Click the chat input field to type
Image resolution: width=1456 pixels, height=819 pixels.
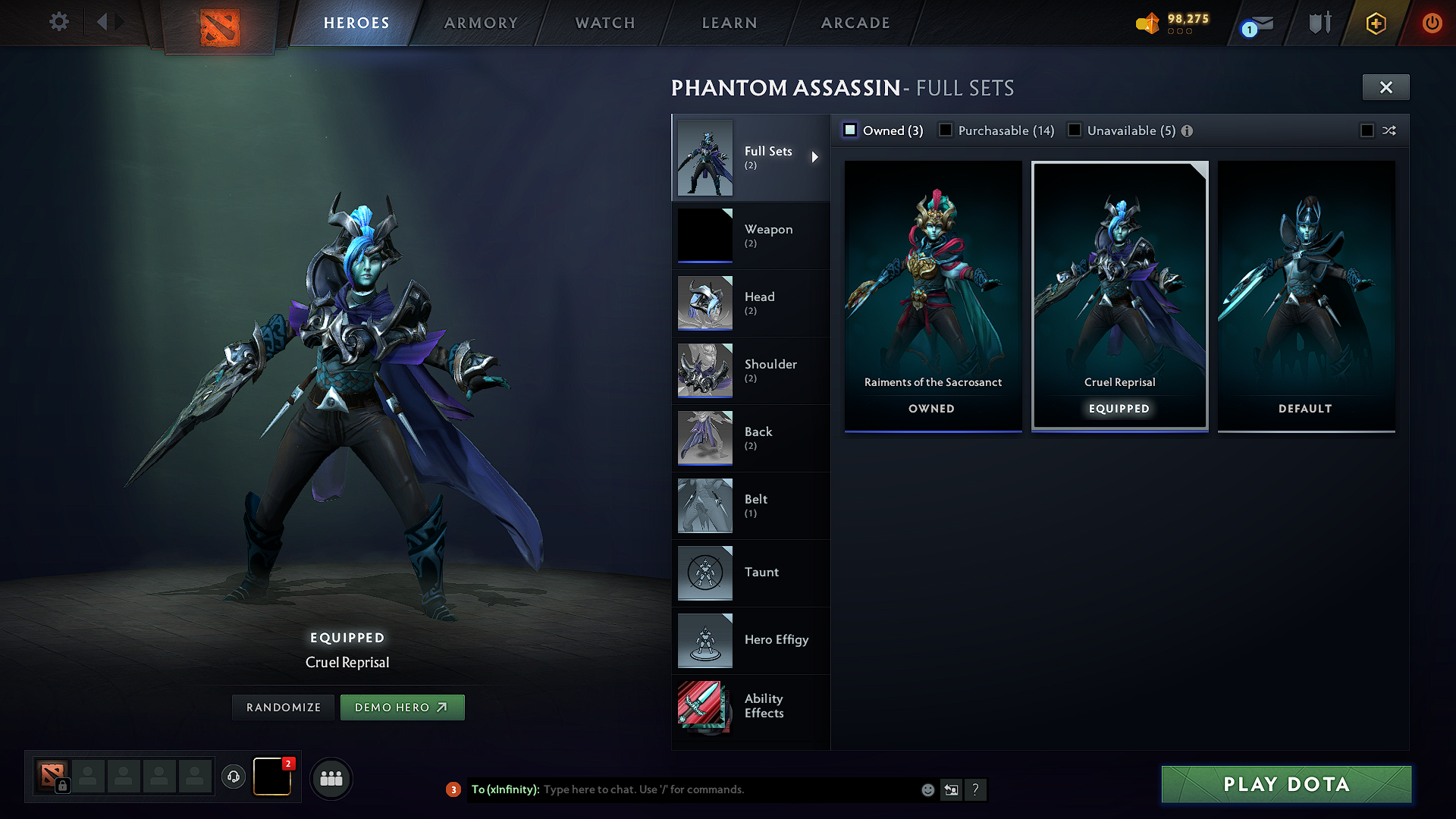(x=682, y=789)
